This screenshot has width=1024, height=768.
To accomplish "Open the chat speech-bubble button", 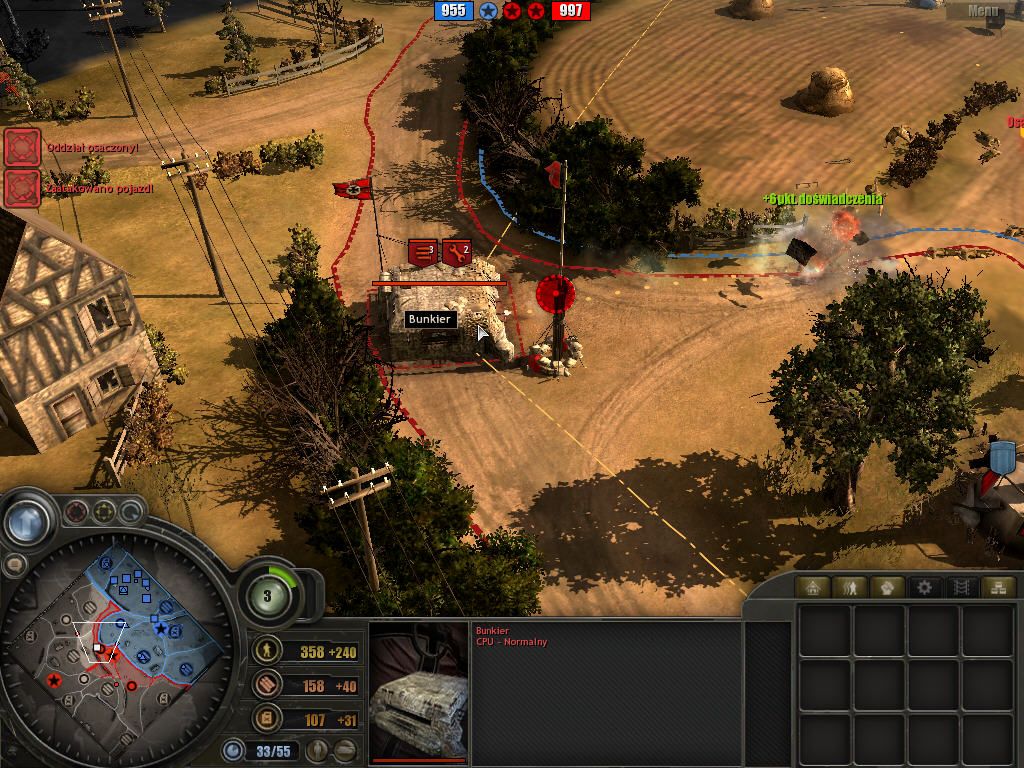I will (14, 564).
